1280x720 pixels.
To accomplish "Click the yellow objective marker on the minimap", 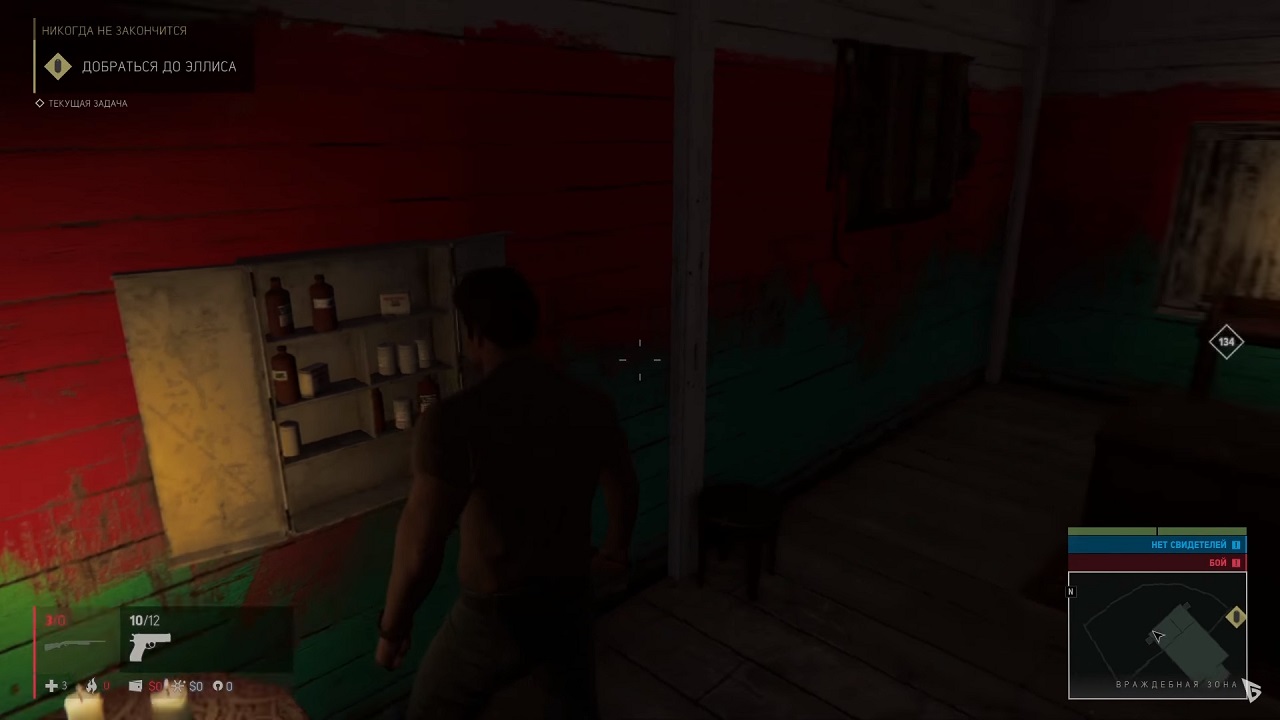I will coord(1236,617).
